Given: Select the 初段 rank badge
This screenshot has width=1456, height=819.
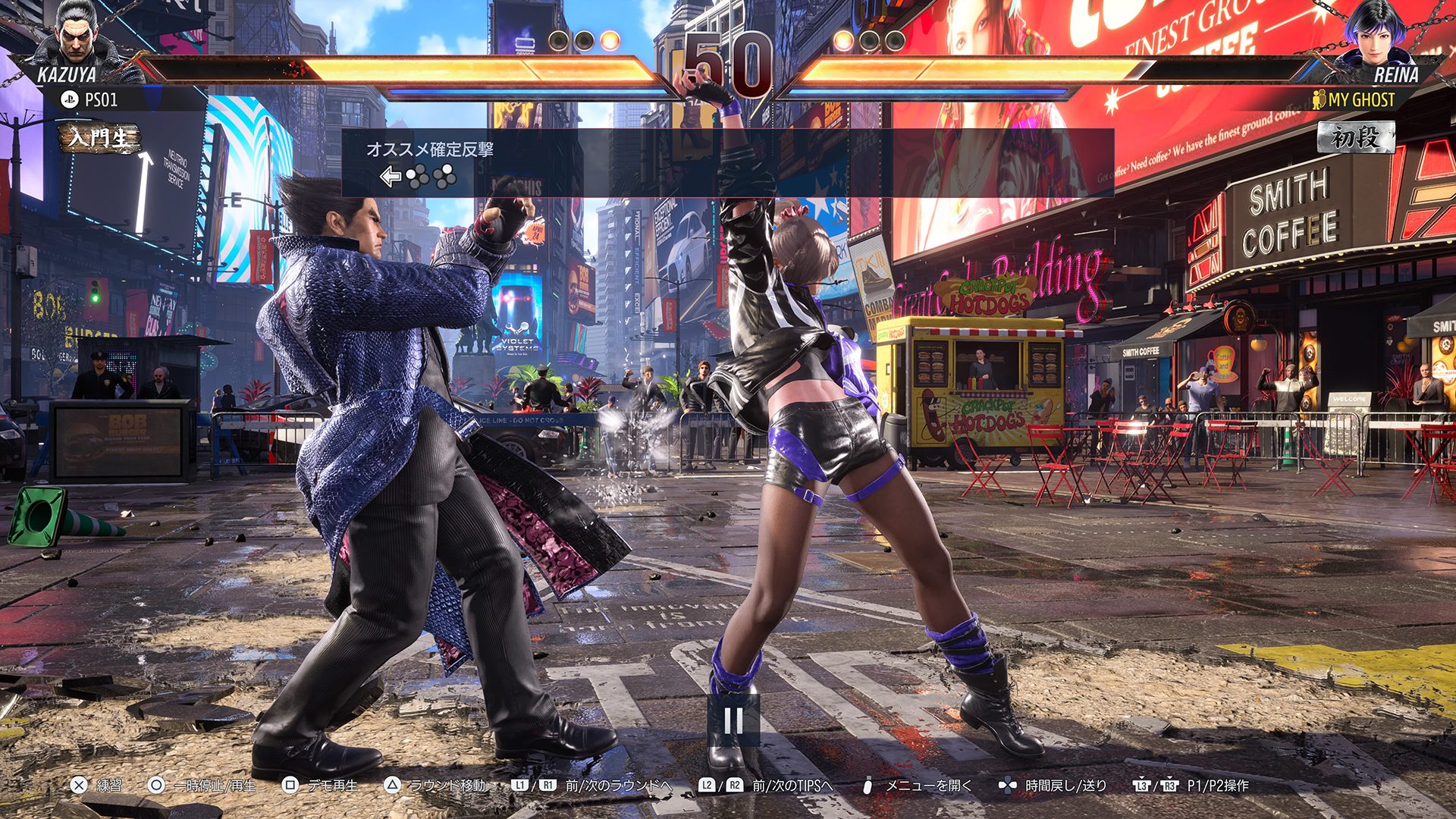Looking at the screenshot, I should [1356, 137].
